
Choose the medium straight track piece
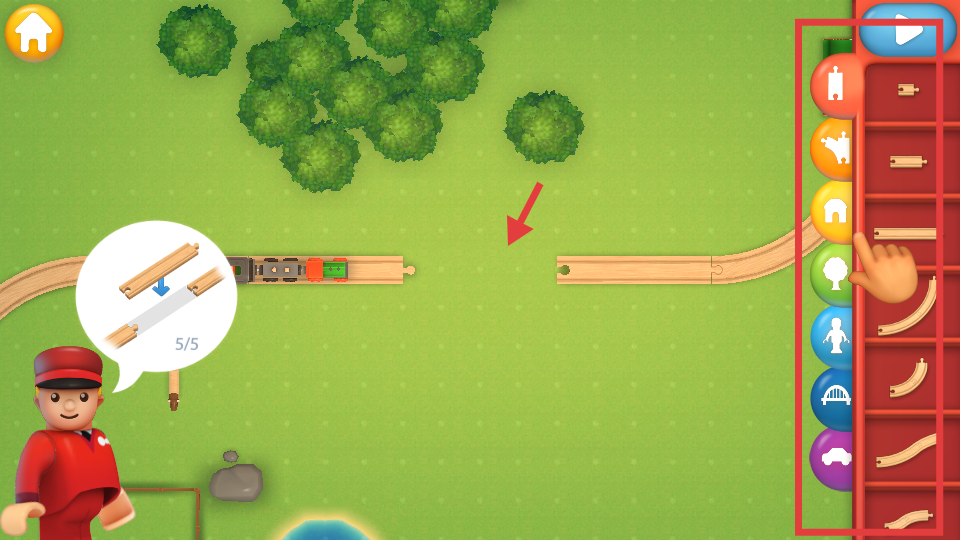coord(907,161)
